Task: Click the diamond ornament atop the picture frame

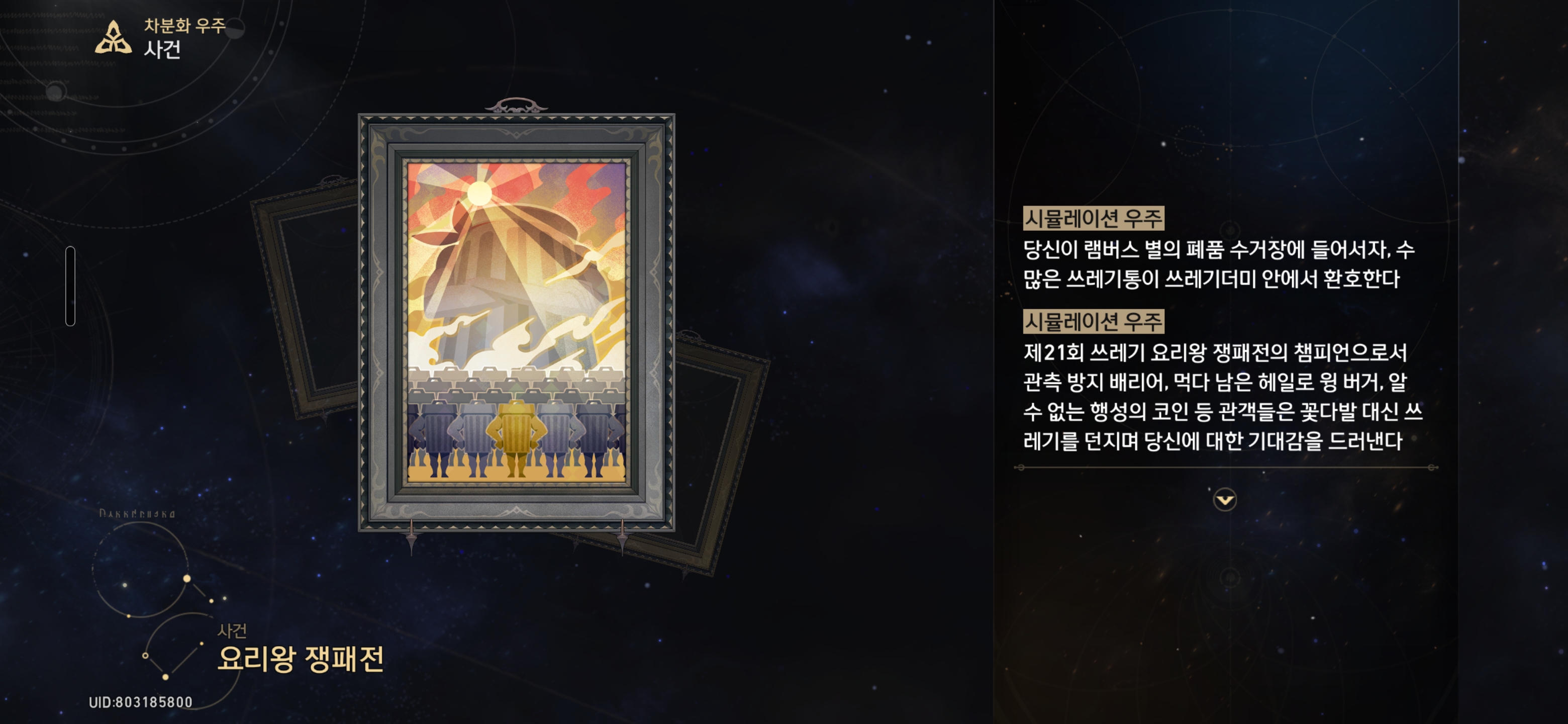Action: point(516,104)
